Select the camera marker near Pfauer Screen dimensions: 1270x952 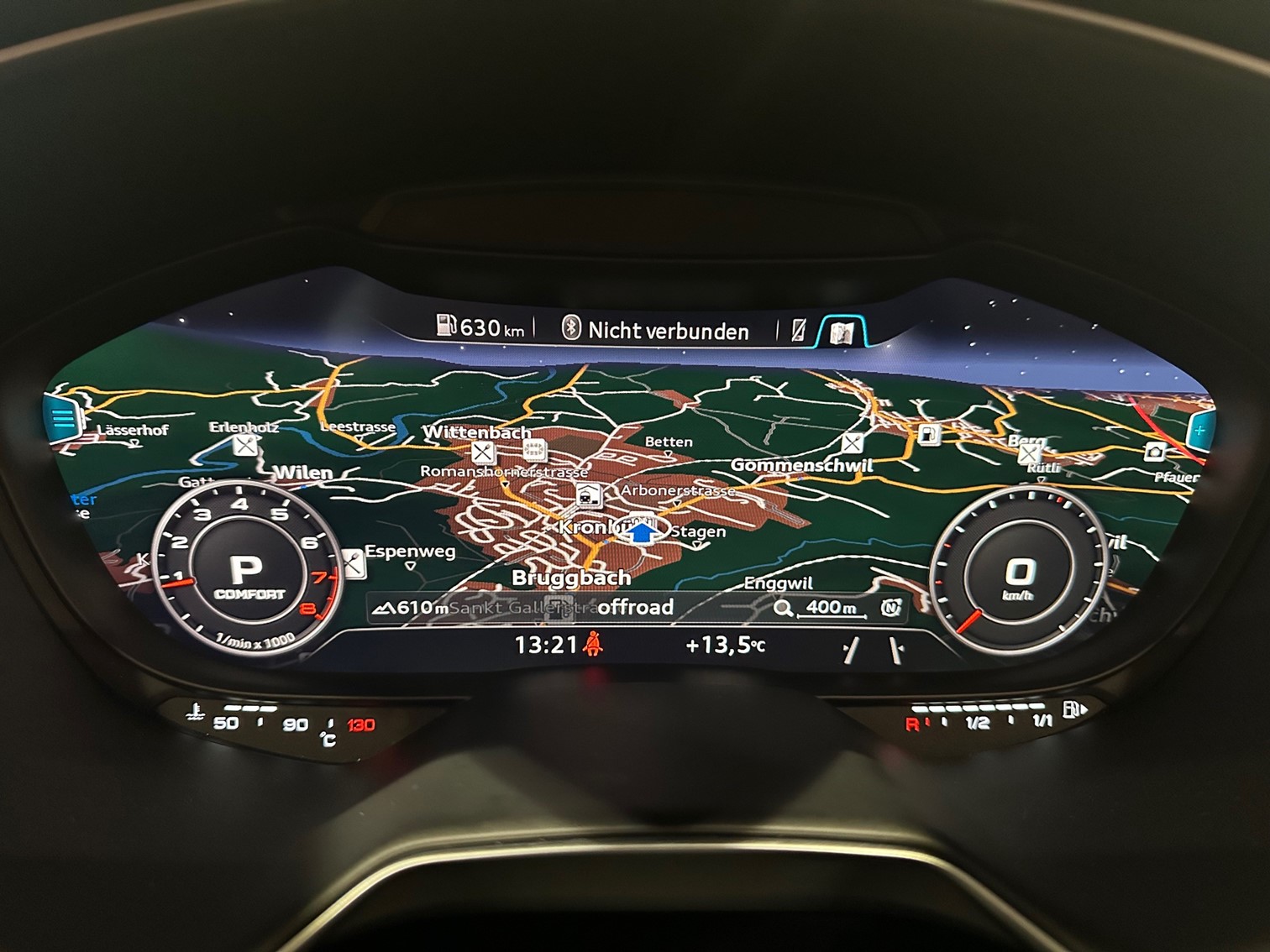[x=1156, y=452]
